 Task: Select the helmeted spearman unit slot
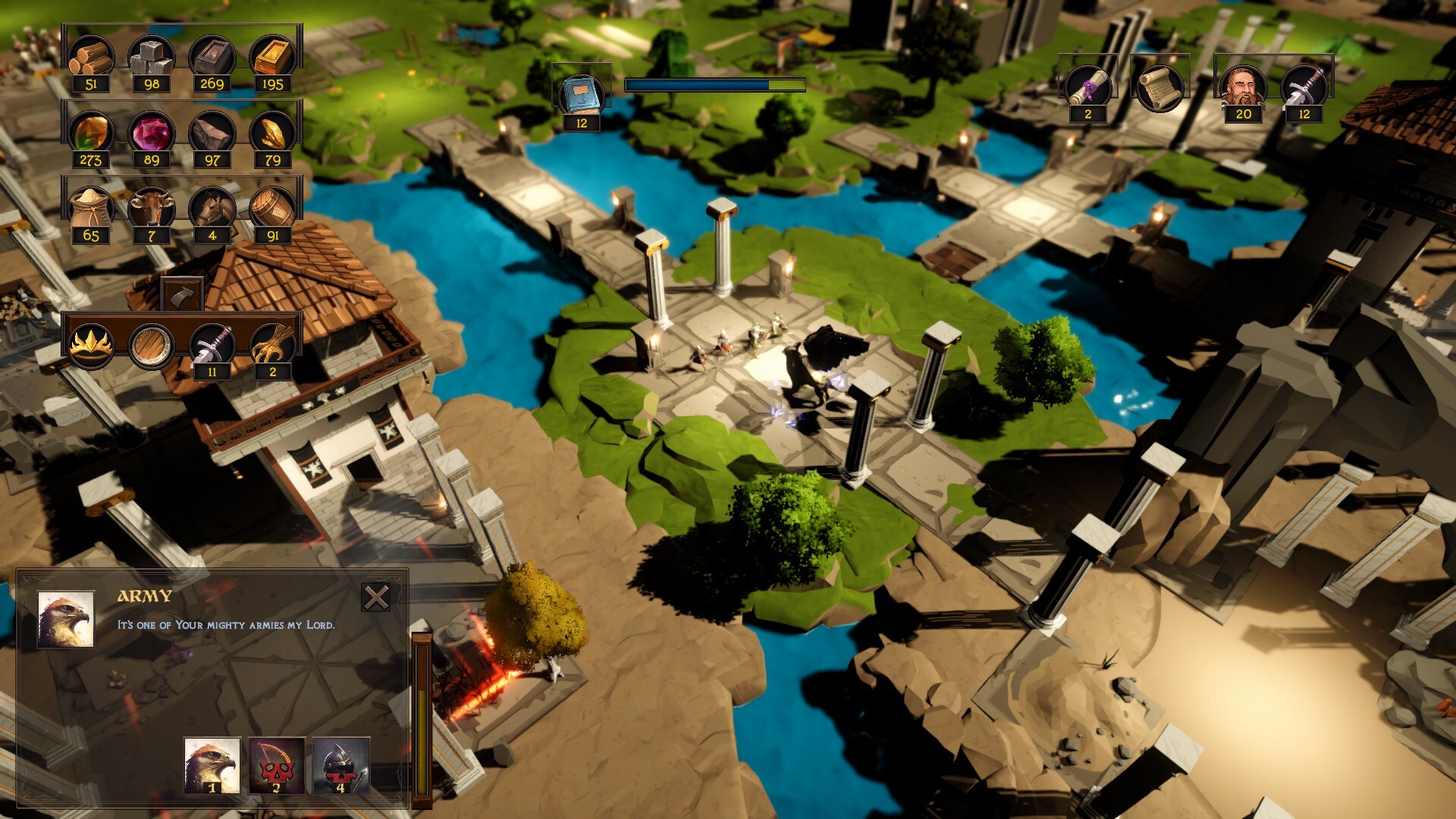click(340, 765)
